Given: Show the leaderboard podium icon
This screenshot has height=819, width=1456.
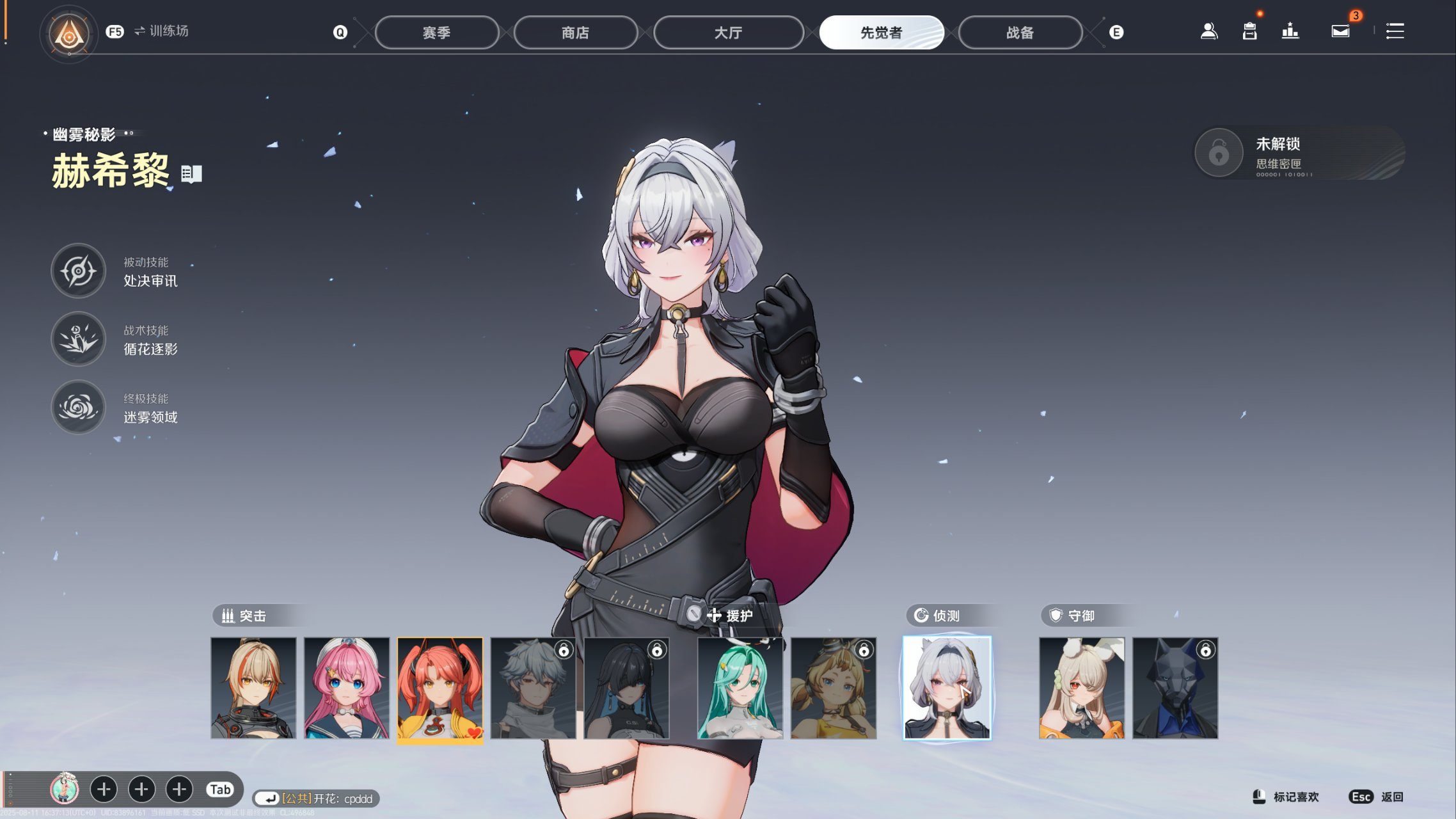Looking at the screenshot, I should tap(1290, 31).
